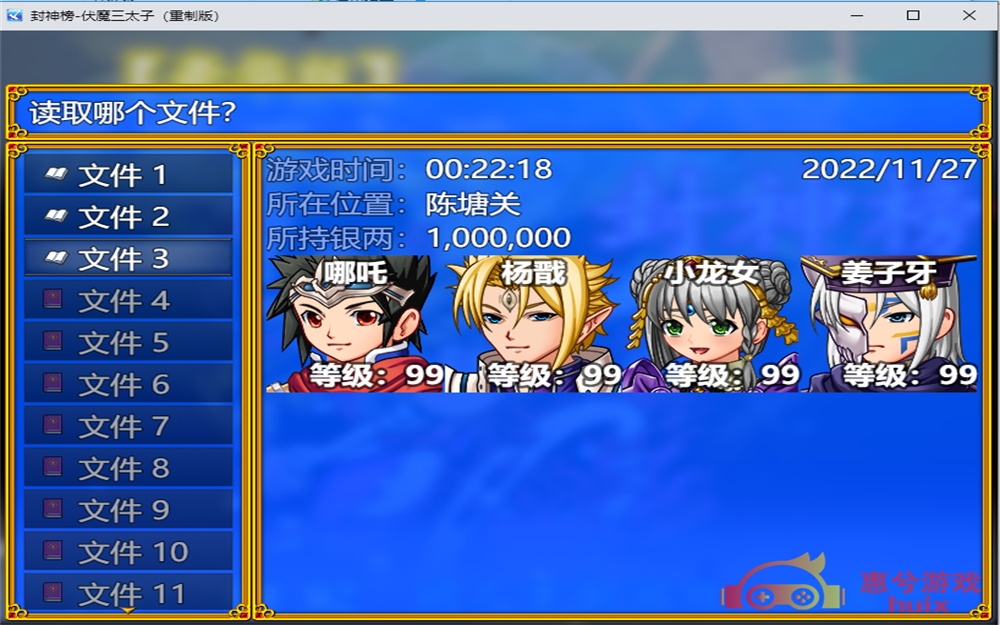Choose save slot 文件 6
The width and height of the screenshot is (1000, 625).
point(128,385)
